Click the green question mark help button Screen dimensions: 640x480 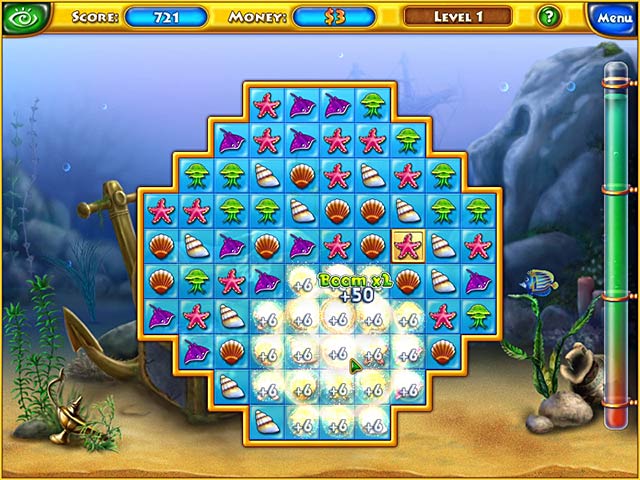(x=549, y=17)
